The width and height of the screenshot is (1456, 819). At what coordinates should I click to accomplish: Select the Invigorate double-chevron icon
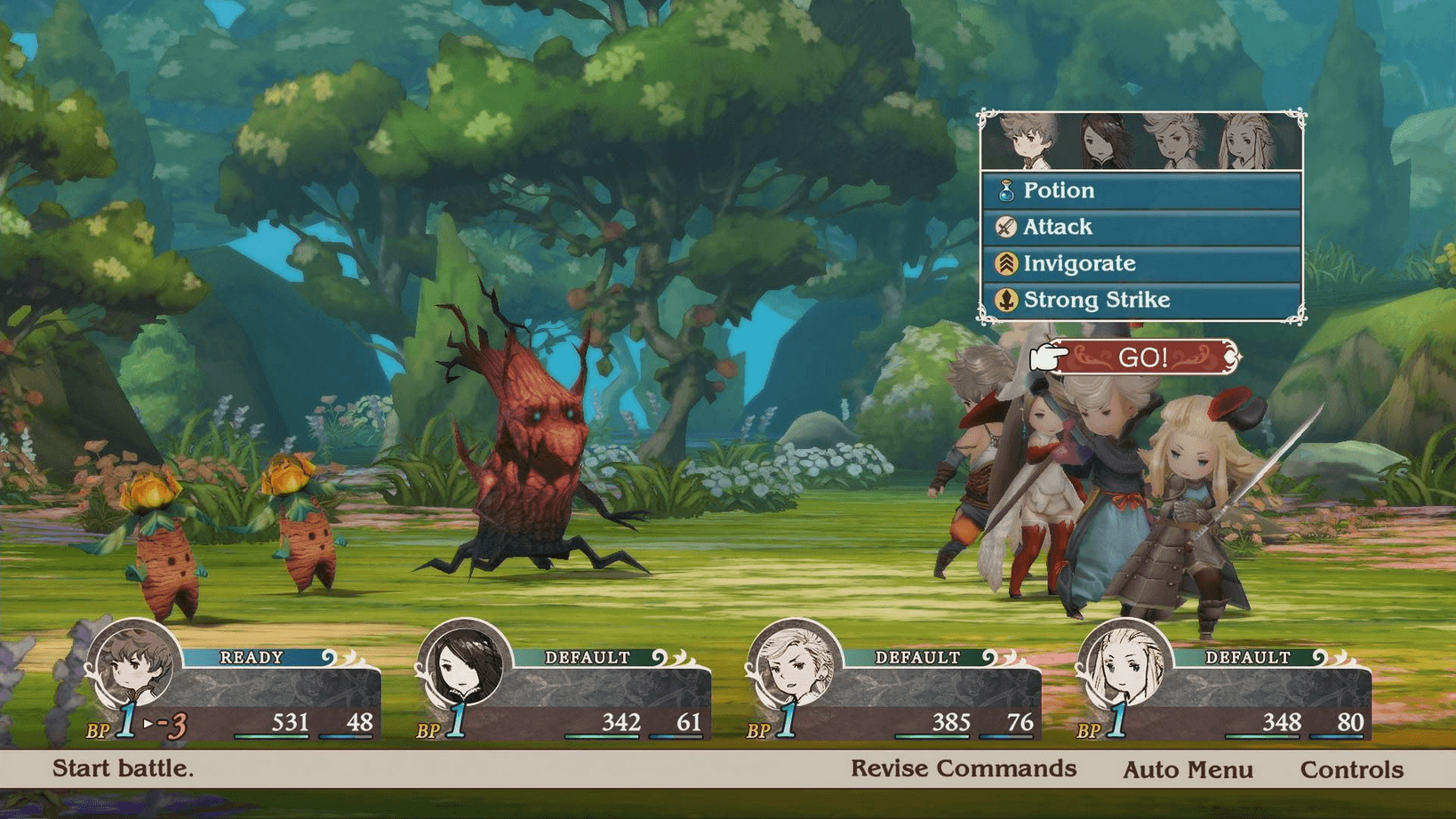click(x=1005, y=263)
